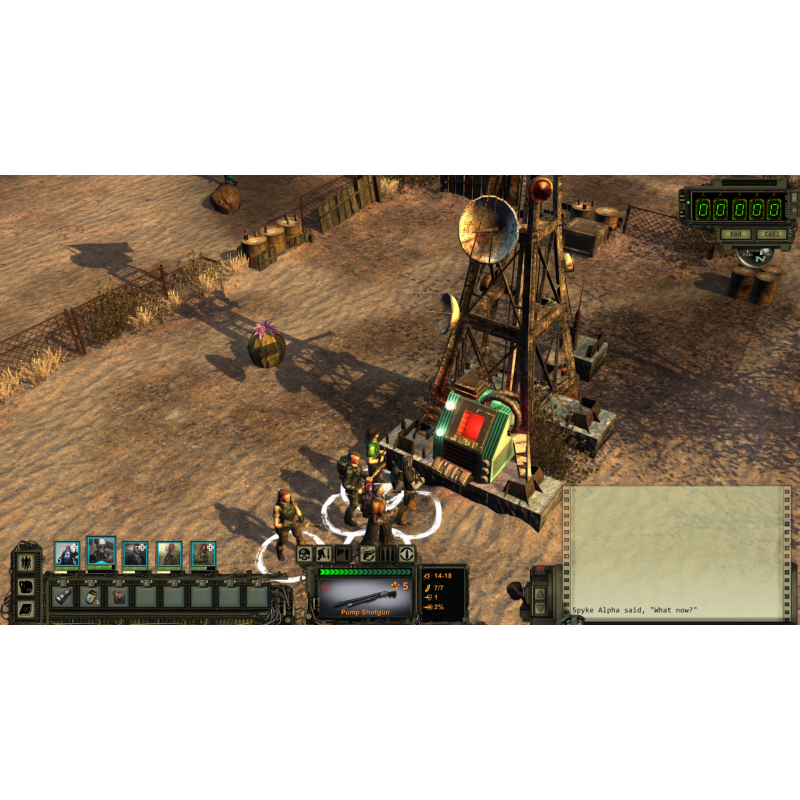The width and height of the screenshot is (800, 800).
Task: Use the second hotbar item with count 1
Action: tap(90, 597)
